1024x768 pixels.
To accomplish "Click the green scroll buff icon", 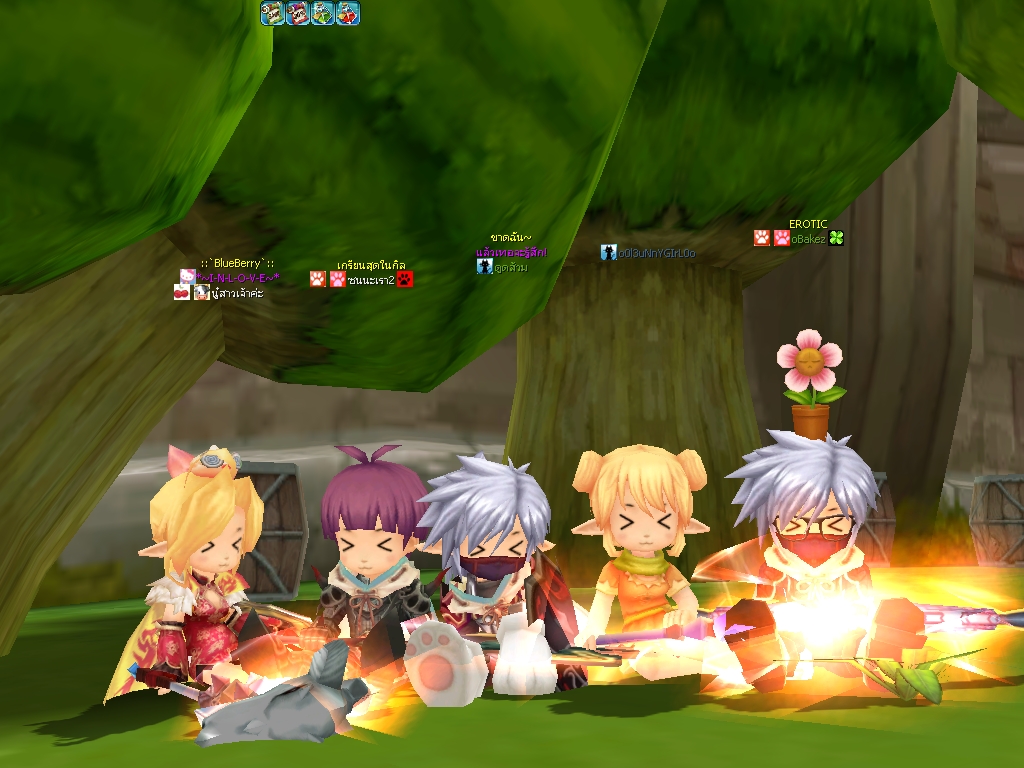I will [x=273, y=13].
